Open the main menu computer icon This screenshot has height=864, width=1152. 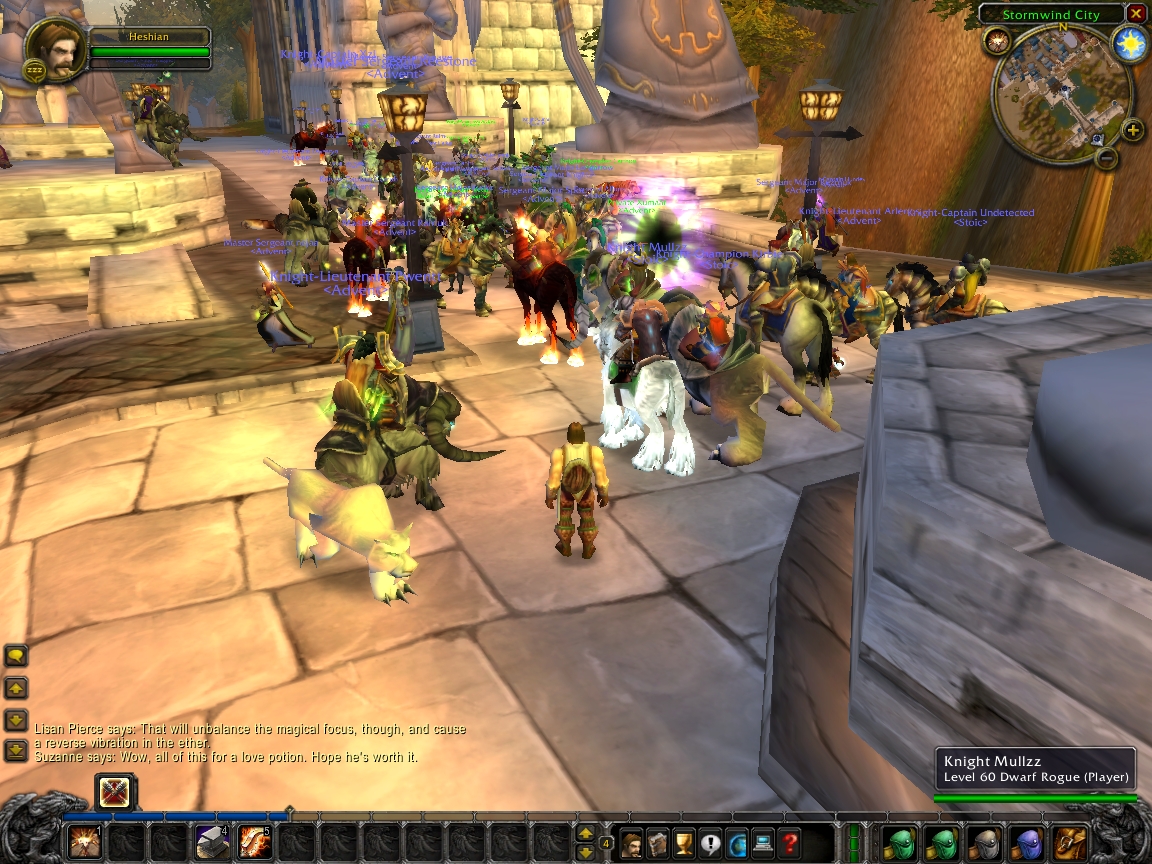(x=763, y=843)
